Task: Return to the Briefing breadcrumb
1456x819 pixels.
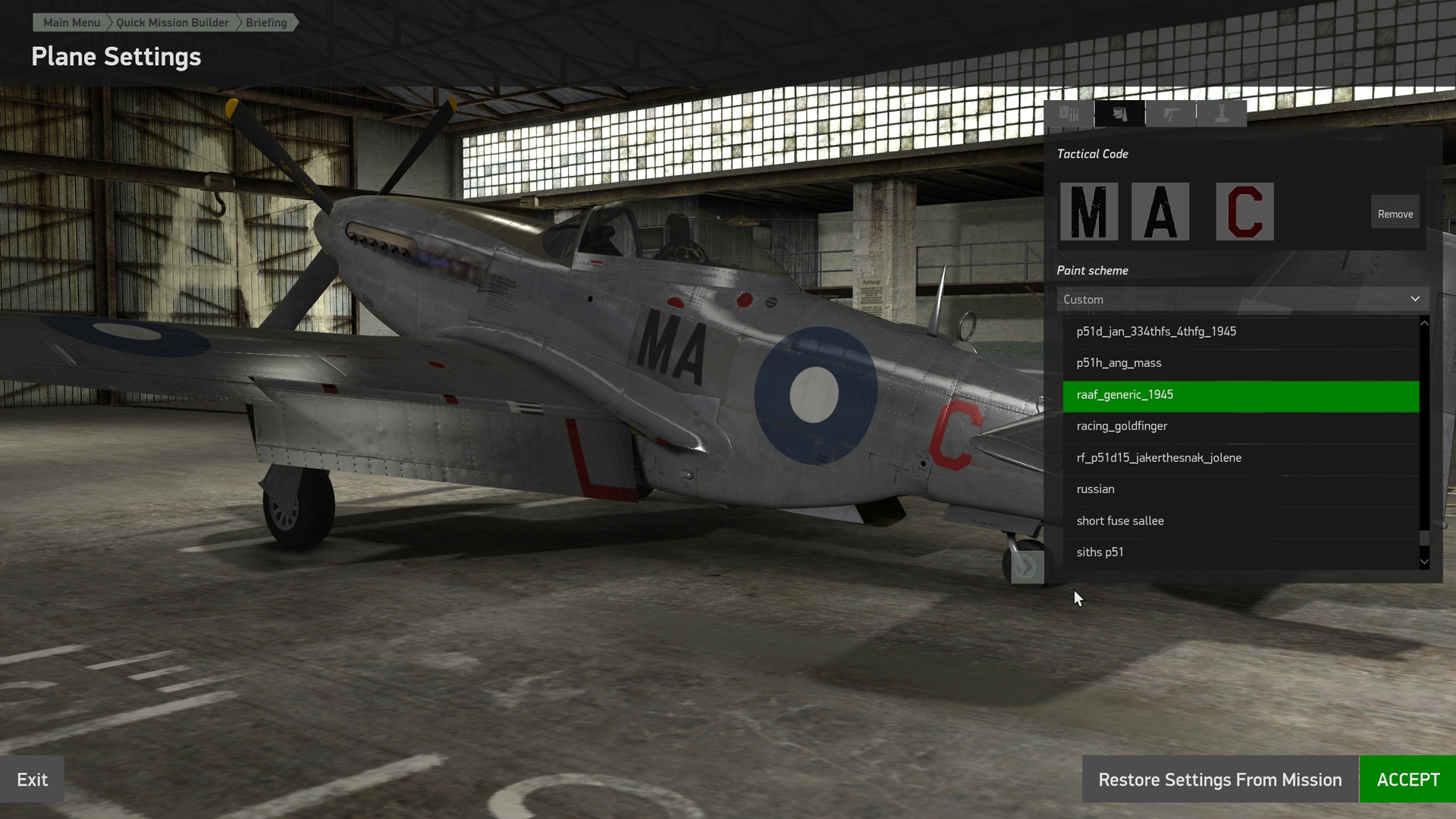Action: coord(266,23)
